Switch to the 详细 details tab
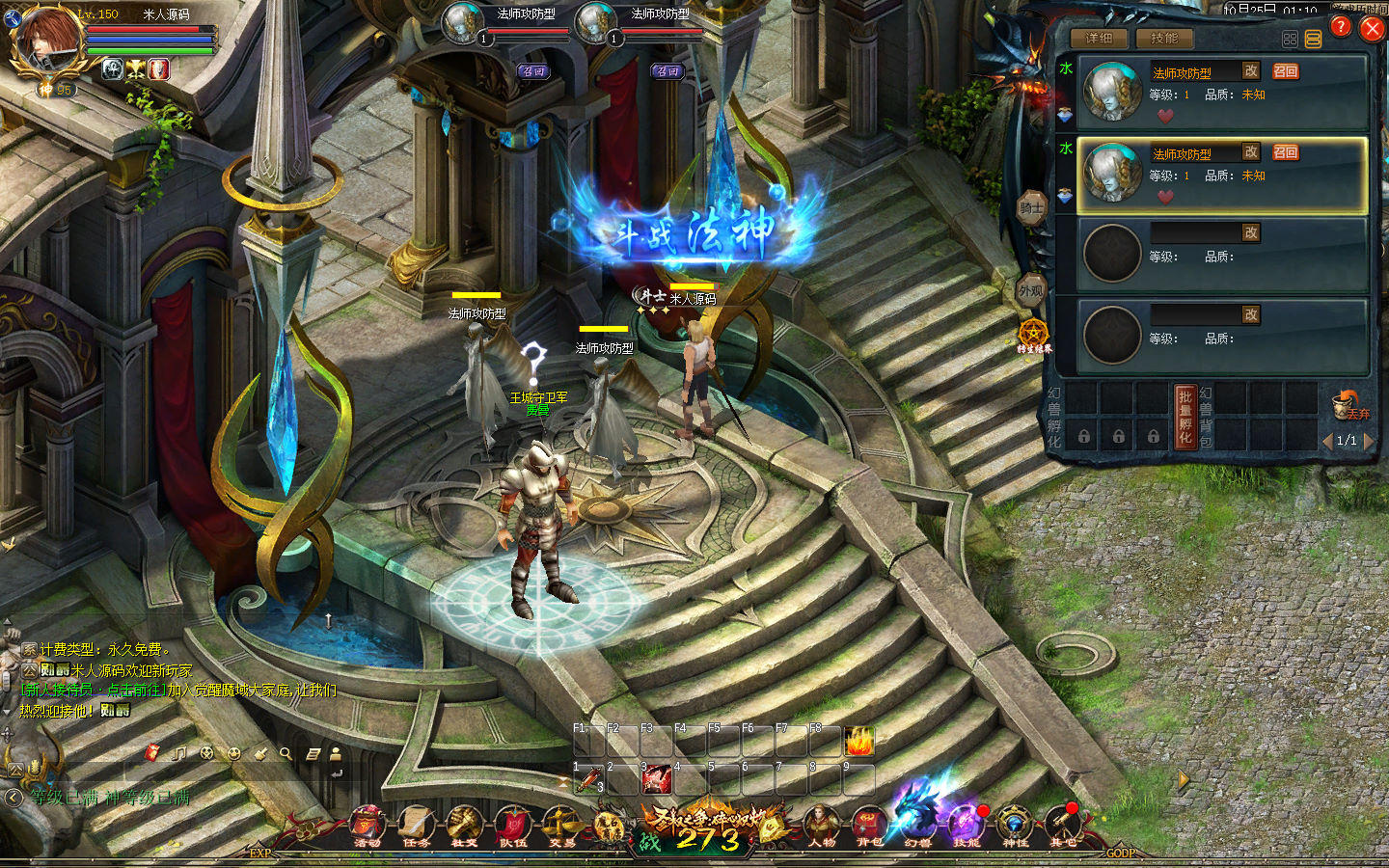This screenshot has height=868, width=1389. point(1099,39)
